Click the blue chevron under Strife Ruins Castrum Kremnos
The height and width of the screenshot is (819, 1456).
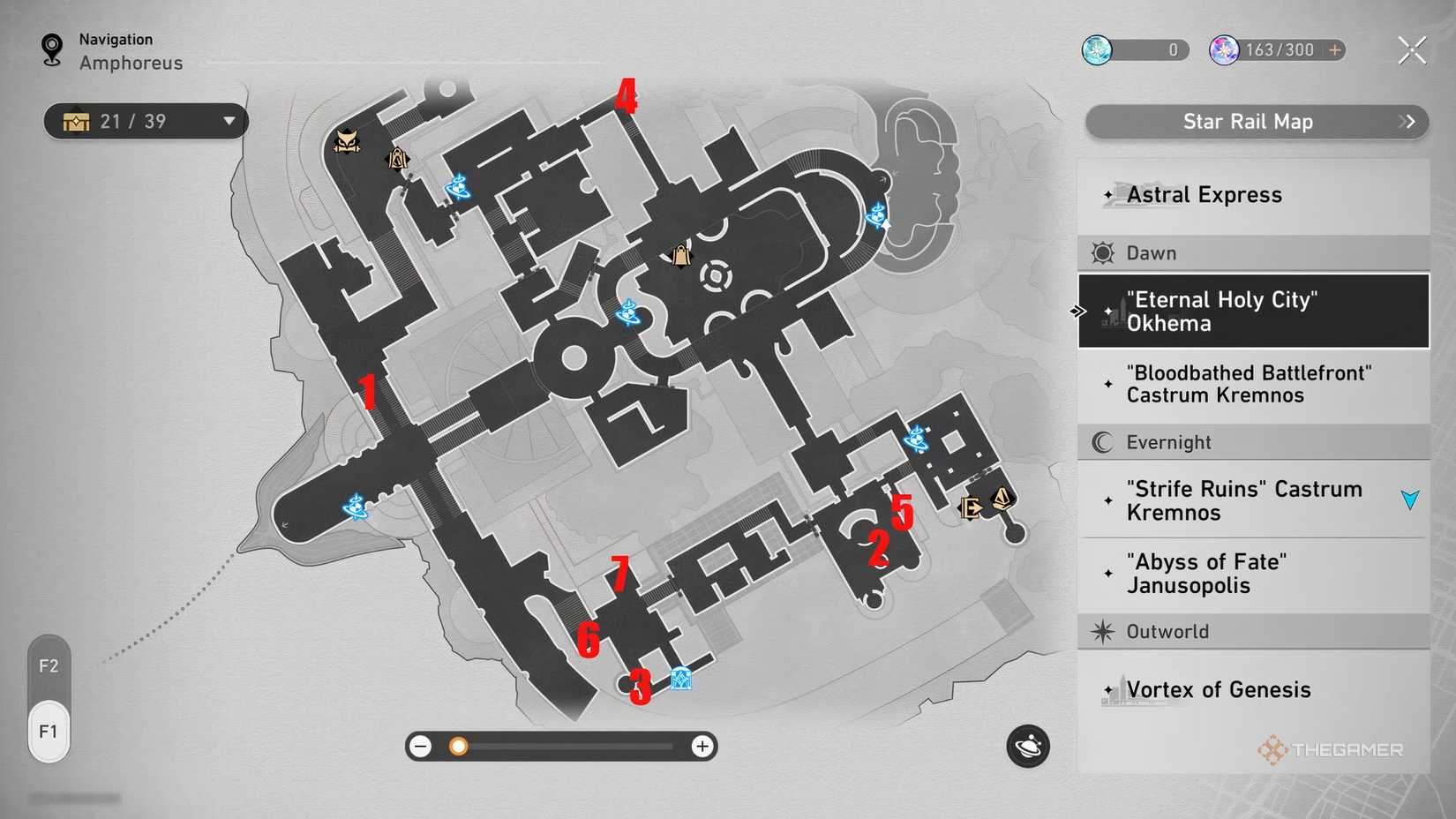(x=1411, y=499)
